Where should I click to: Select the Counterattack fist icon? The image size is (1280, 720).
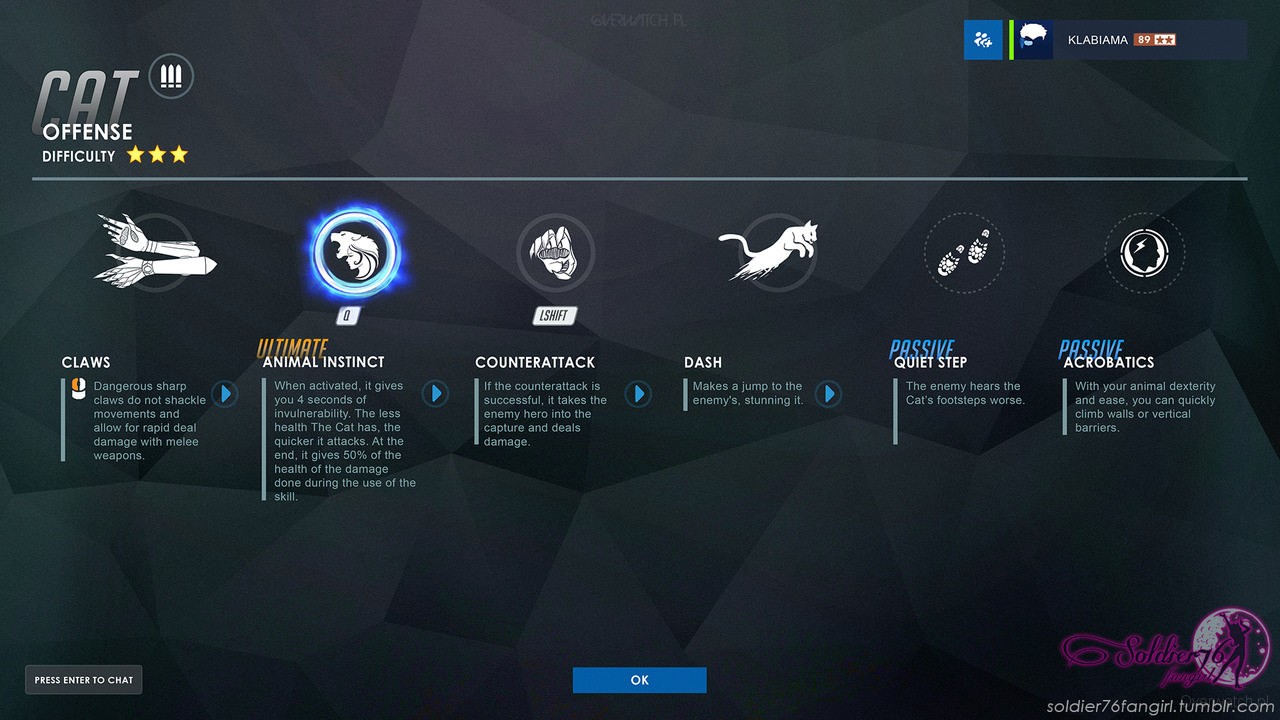555,253
